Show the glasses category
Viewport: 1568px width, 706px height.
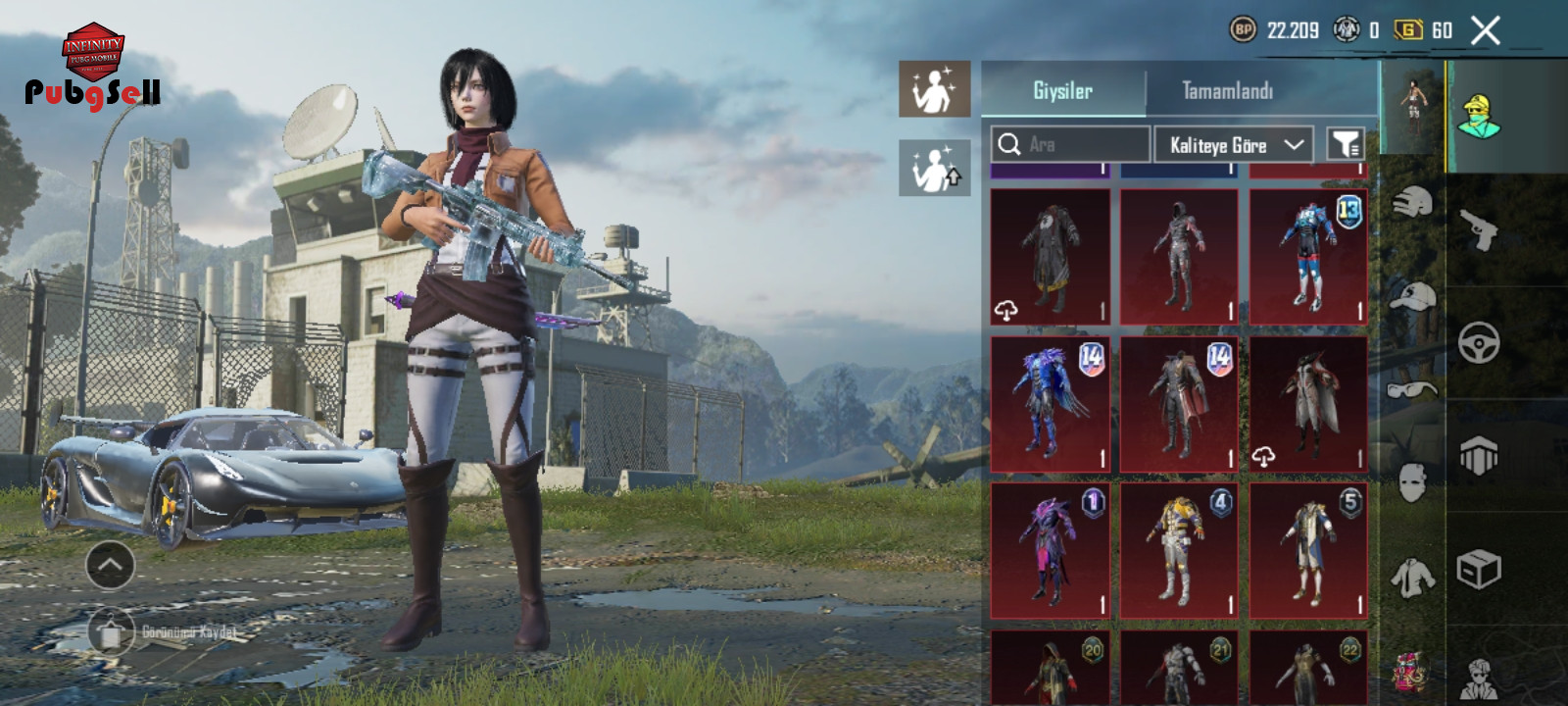1412,389
